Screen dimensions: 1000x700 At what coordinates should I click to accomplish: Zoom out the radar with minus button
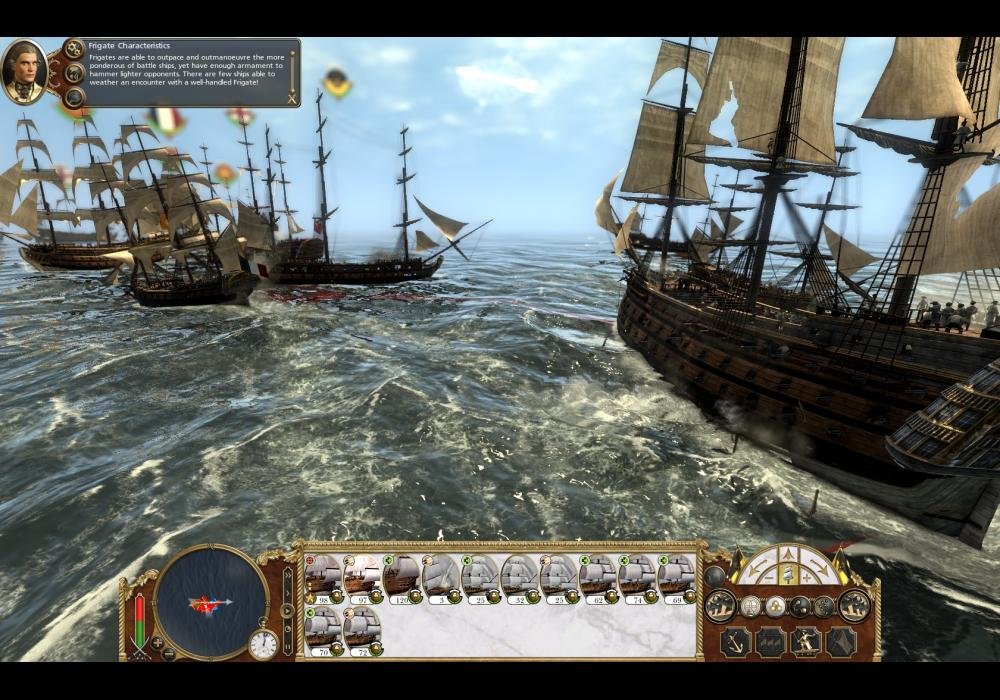(170, 654)
